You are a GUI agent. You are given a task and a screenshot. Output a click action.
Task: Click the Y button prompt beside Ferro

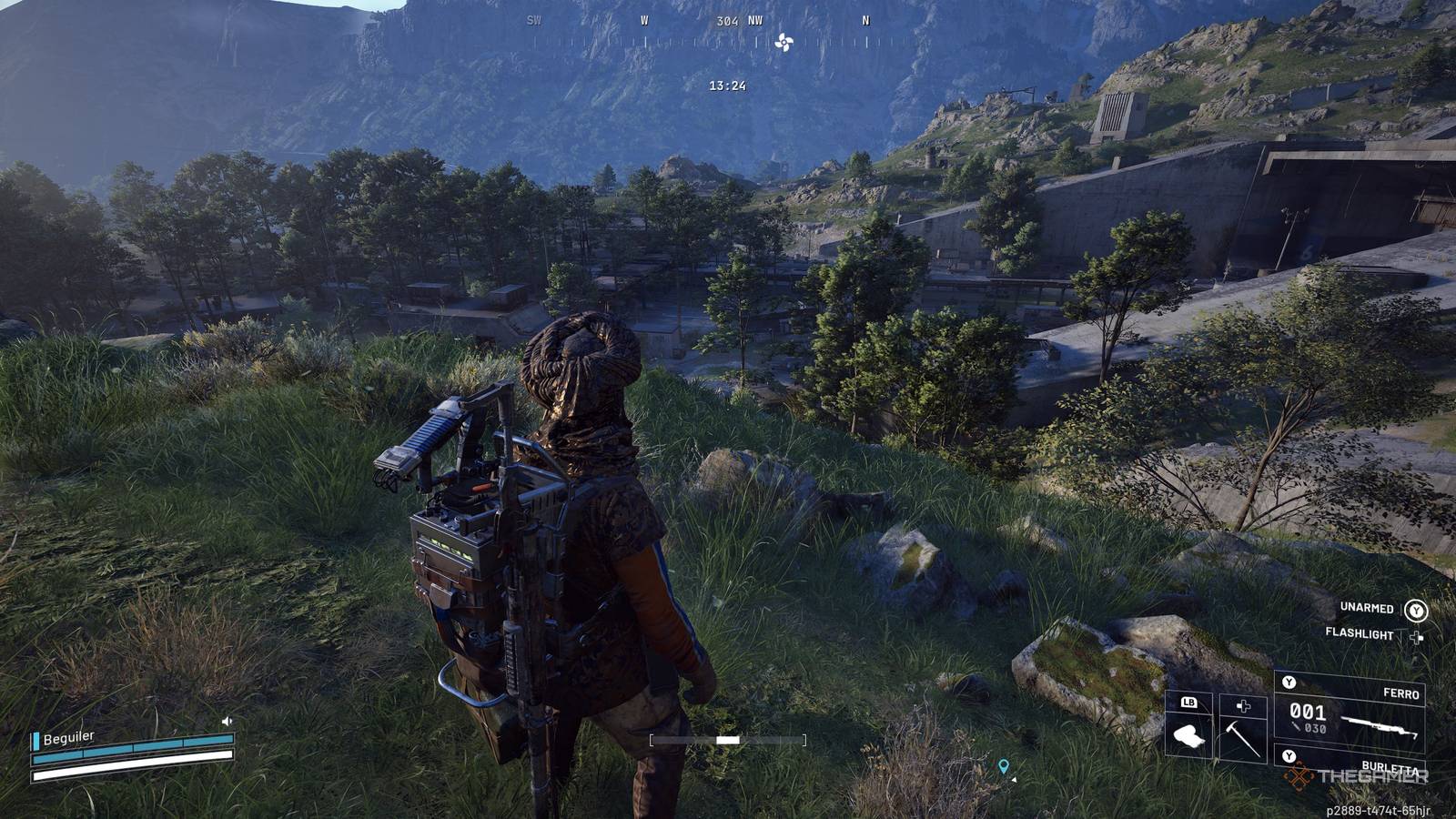tap(1289, 682)
